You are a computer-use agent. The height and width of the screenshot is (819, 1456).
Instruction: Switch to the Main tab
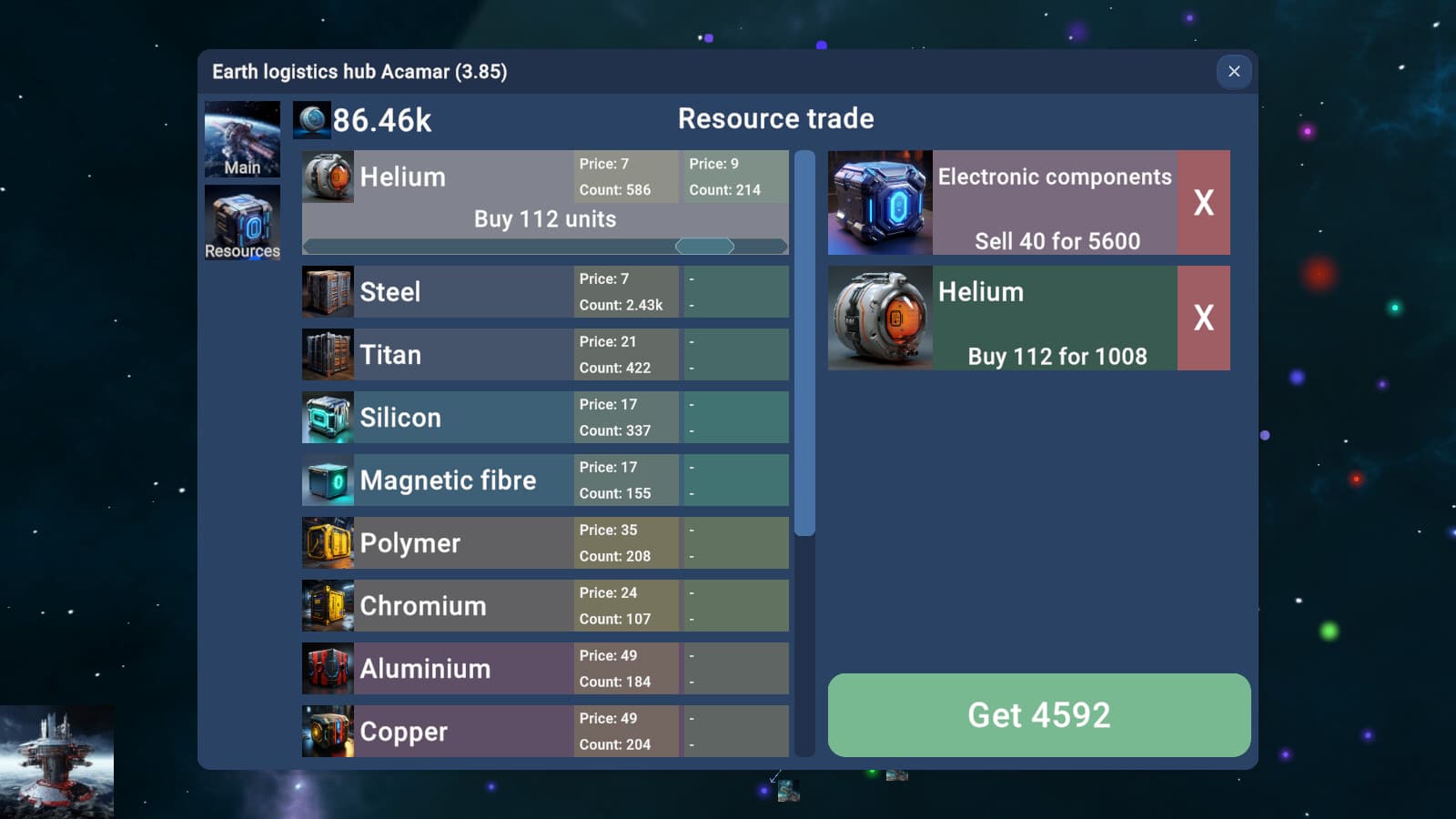(x=241, y=139)
